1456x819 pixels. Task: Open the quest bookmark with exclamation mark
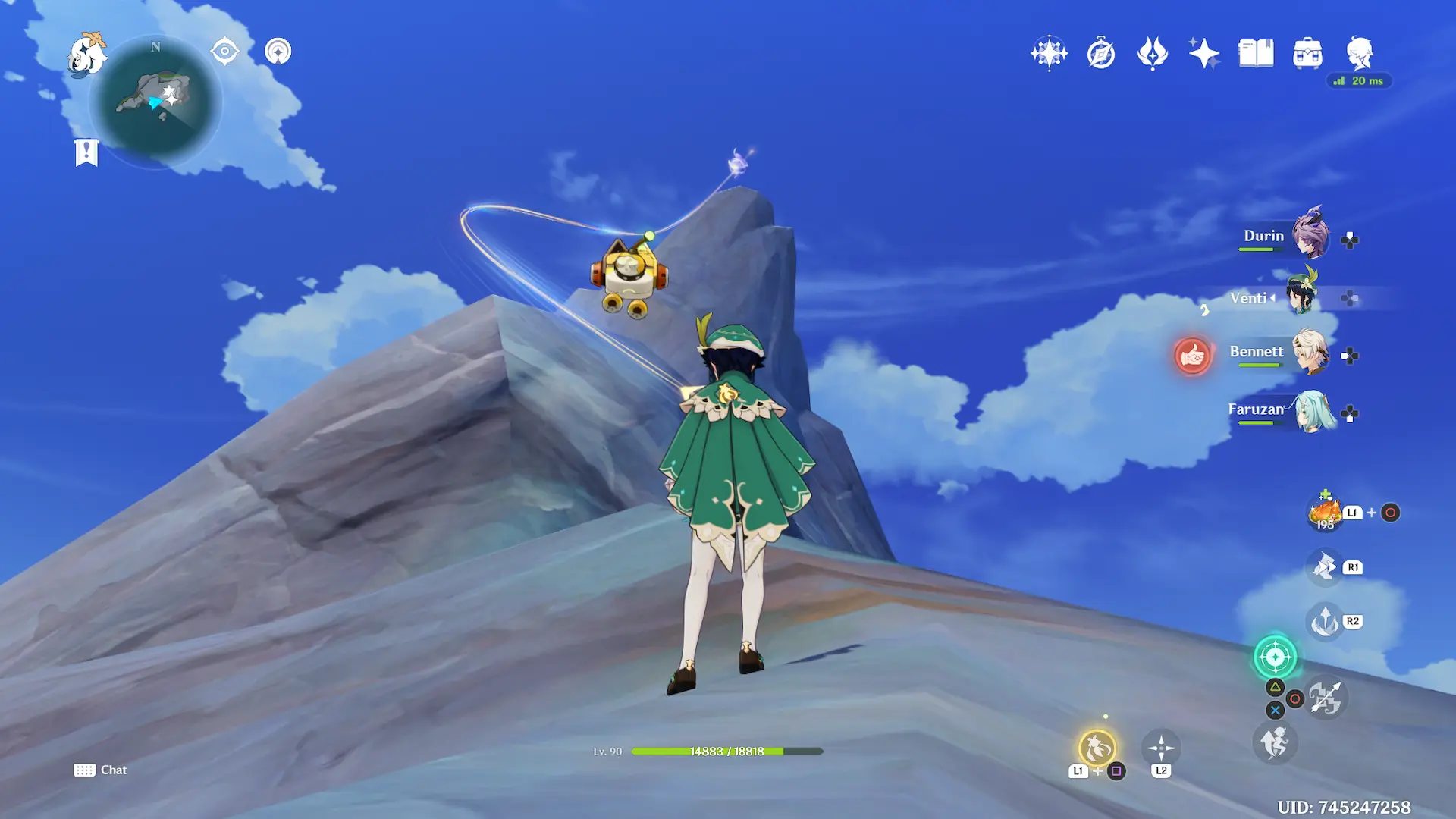pos(86,152)
